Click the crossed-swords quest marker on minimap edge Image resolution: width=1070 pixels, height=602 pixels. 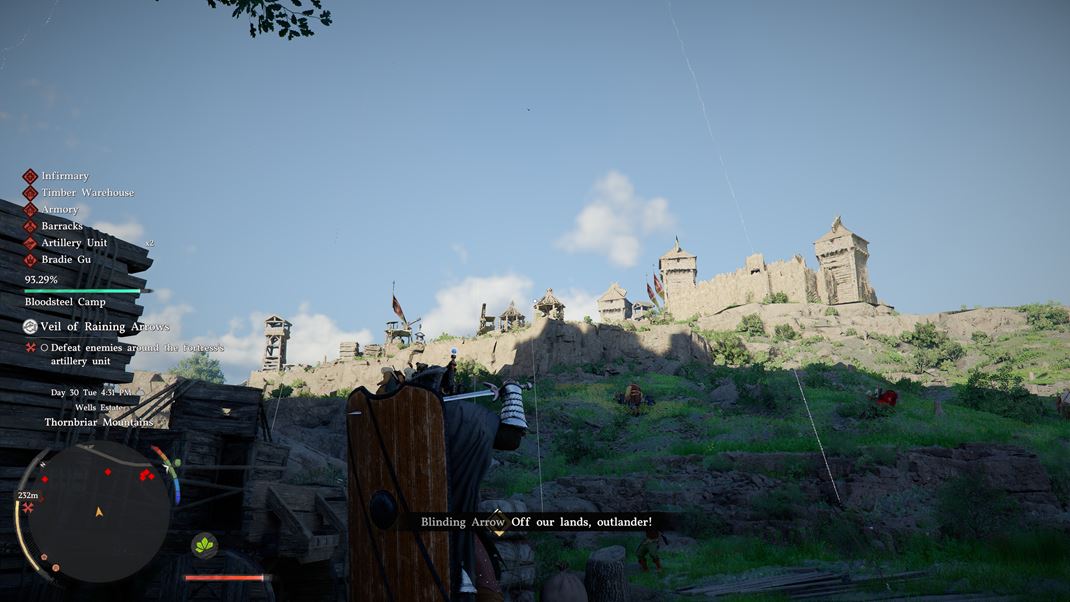pos(28,508)
